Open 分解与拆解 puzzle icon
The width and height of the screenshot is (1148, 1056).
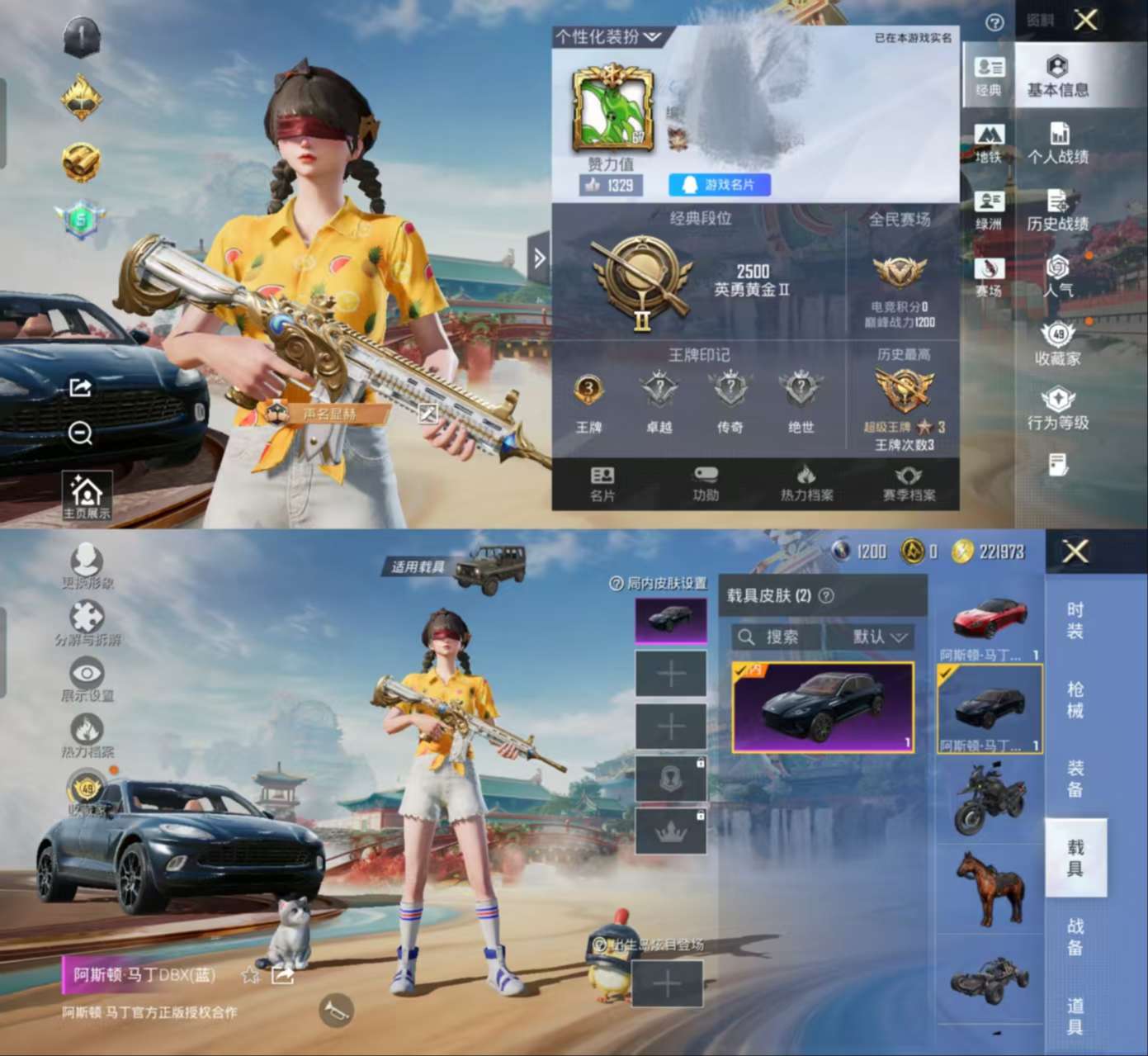(x=87, y=623)
